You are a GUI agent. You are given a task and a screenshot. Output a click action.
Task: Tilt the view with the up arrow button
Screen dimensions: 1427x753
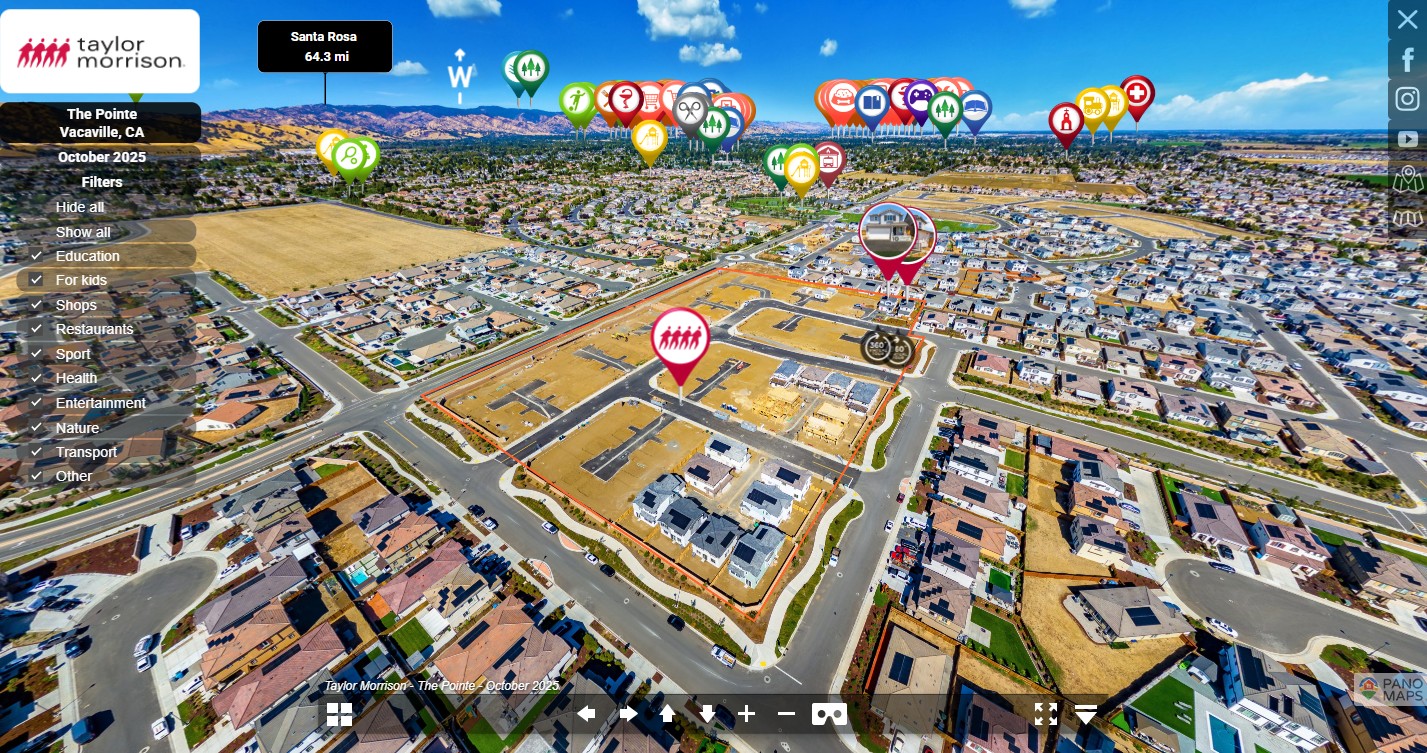[667, 714]
